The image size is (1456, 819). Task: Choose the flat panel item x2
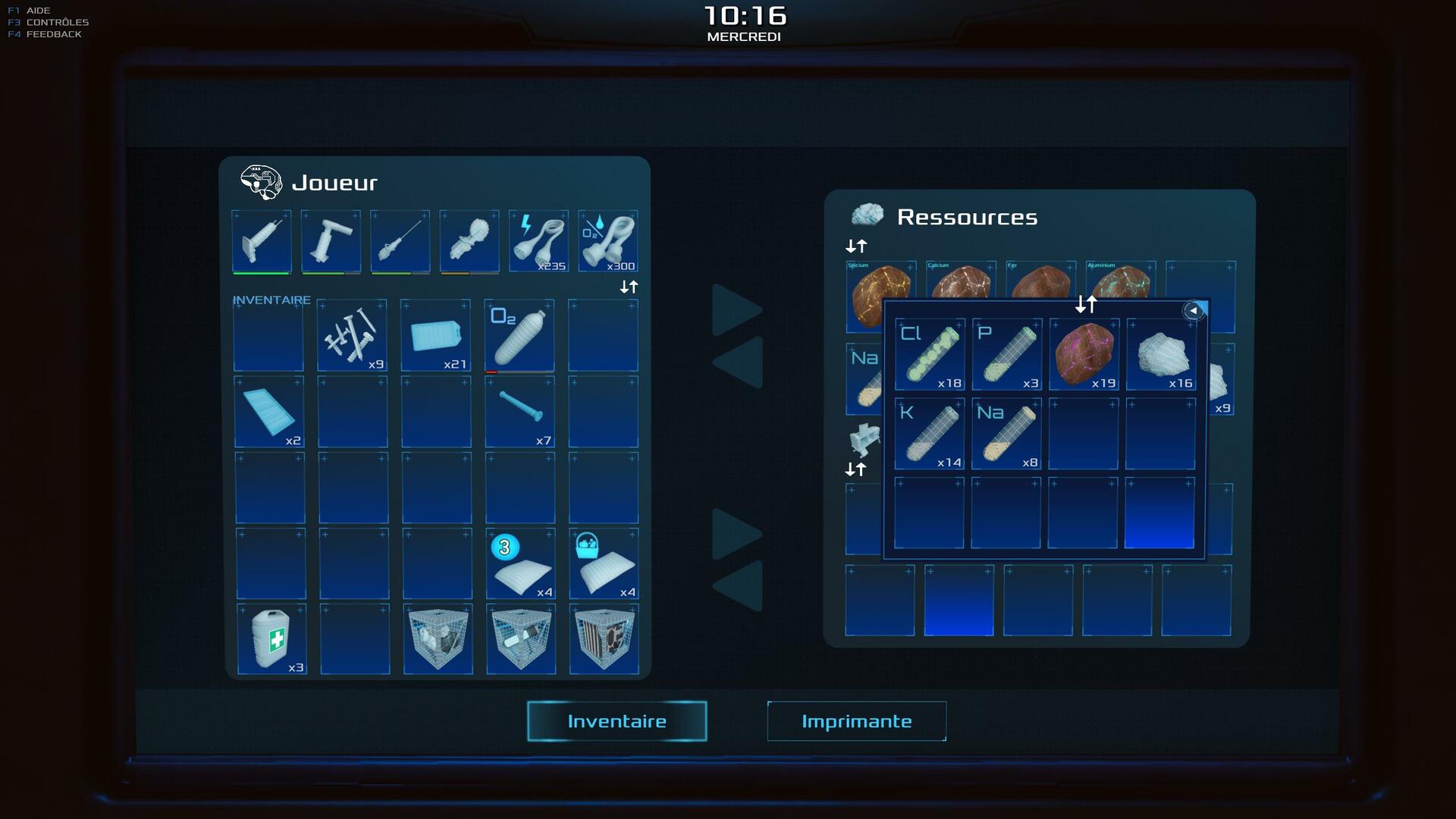(x=268, y=412)
